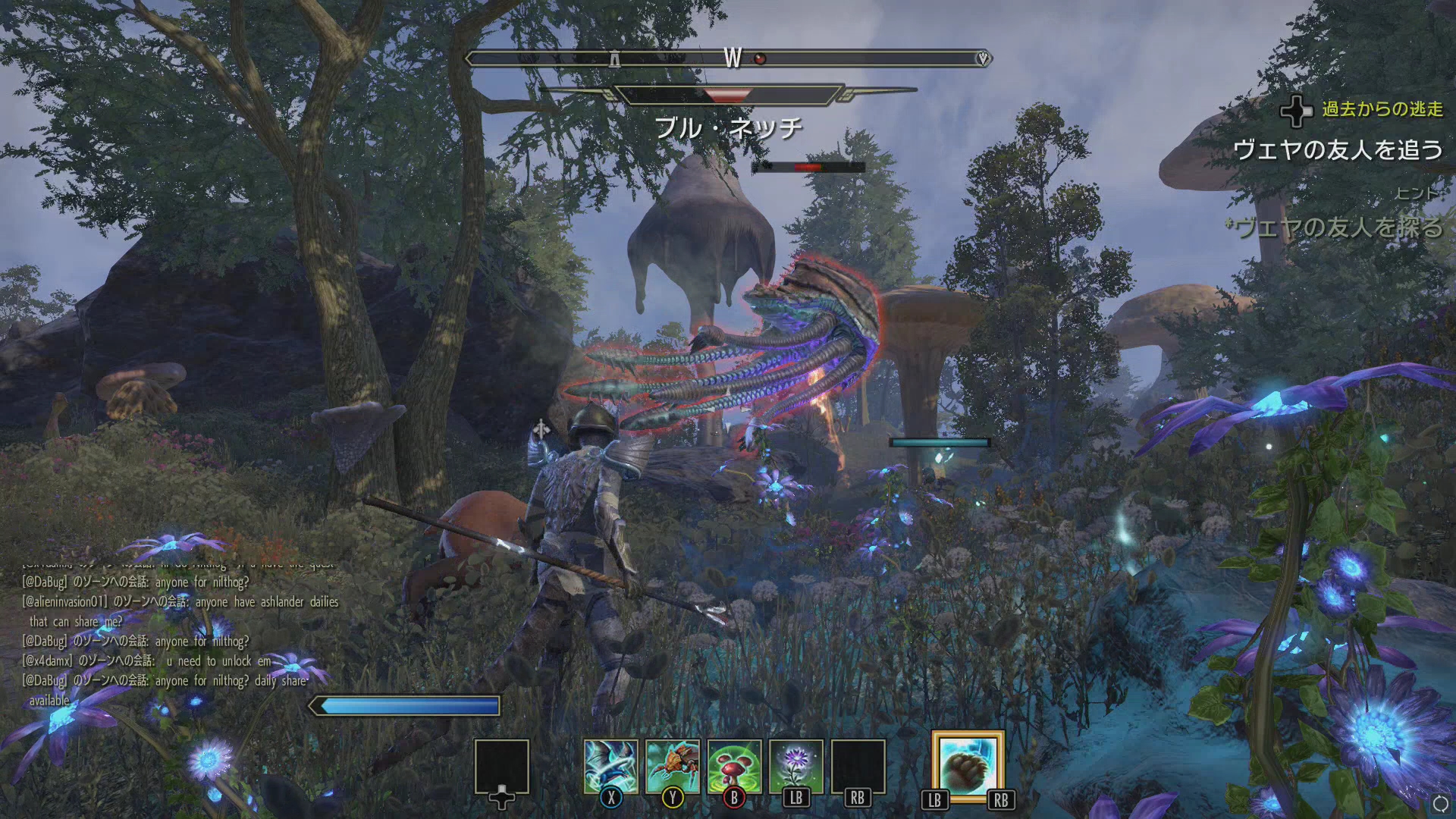Cast the red mushroom ability

point(734,767)
